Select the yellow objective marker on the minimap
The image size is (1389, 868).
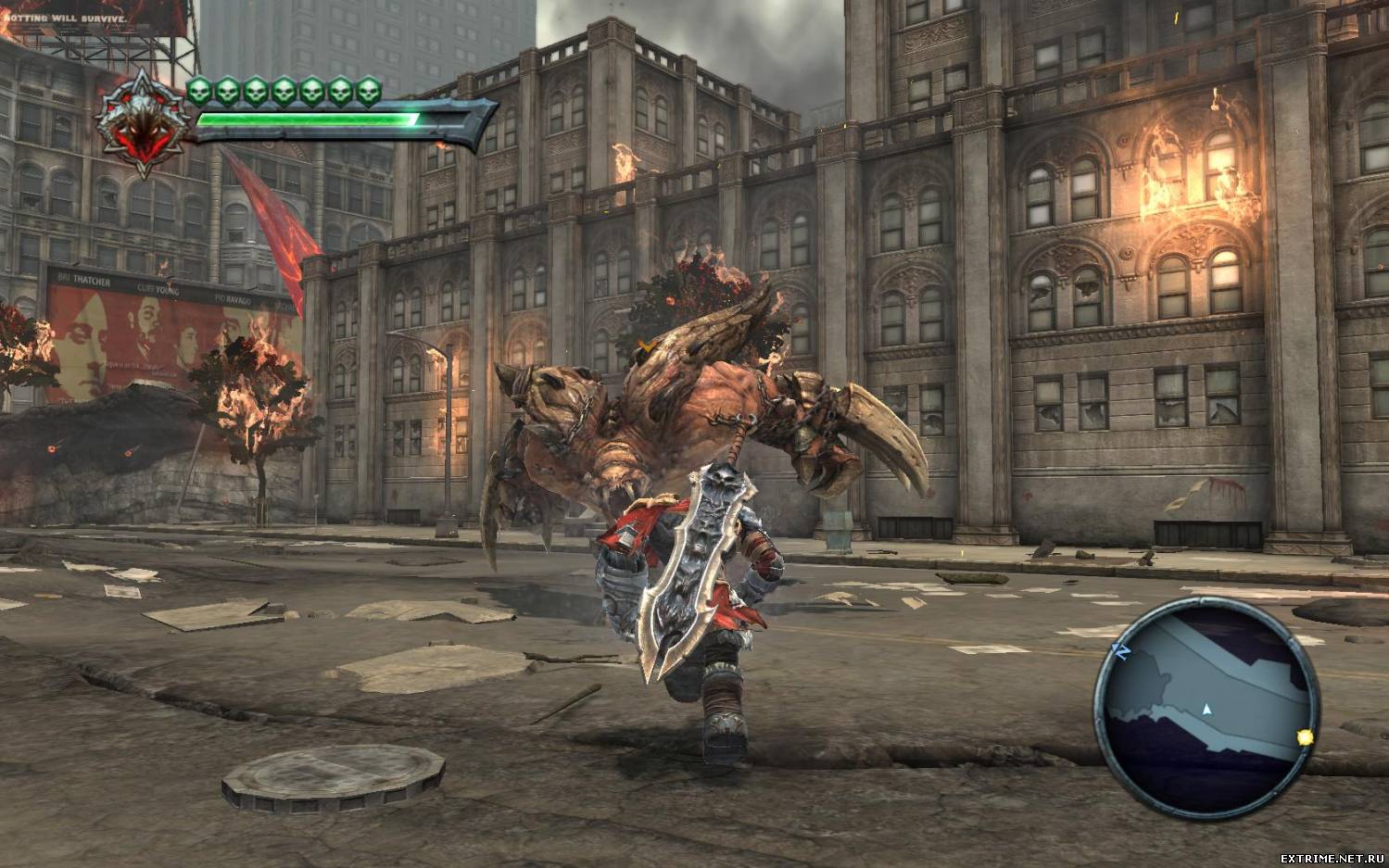(1306, 737)
